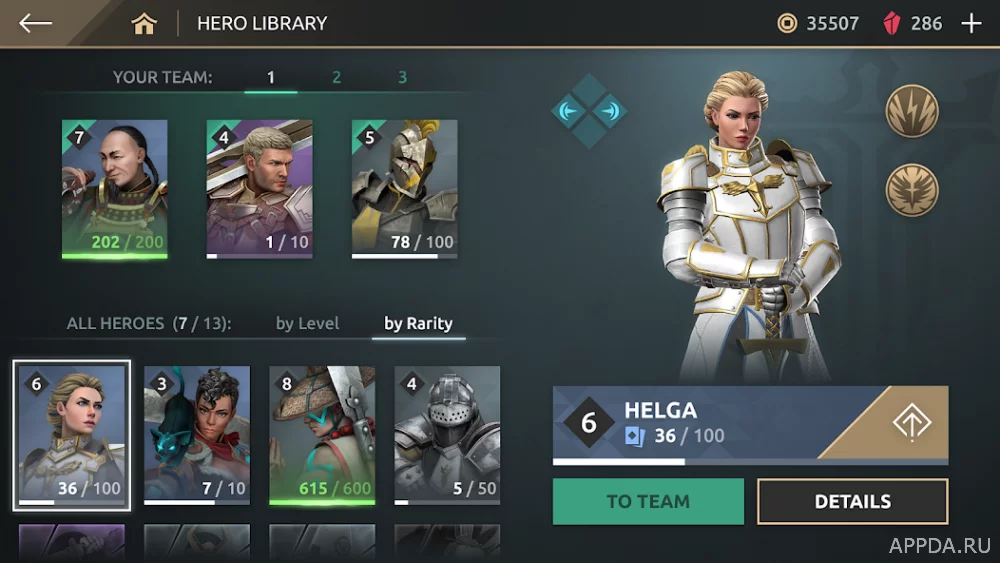Switch to team 3 tab
The image size is (1000, 563).
pos(402,77)
